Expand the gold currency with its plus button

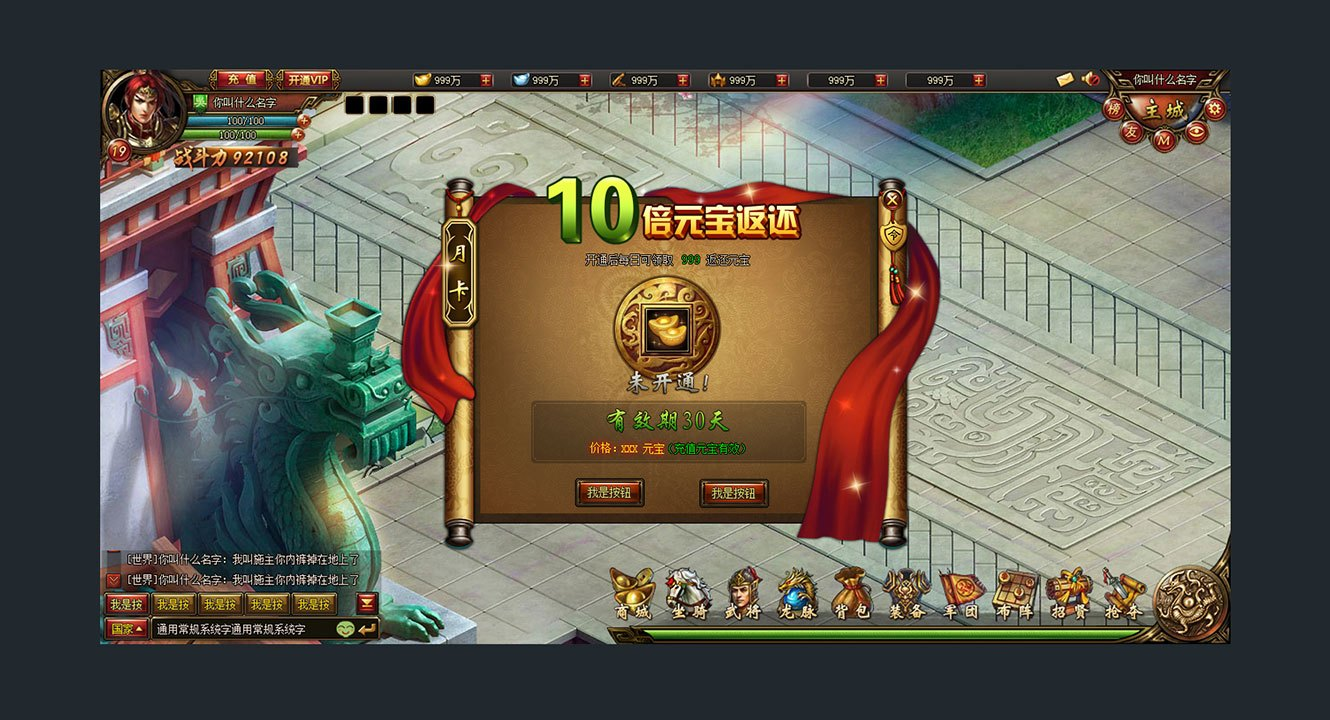pyautogui.click(x=485, y=80)
